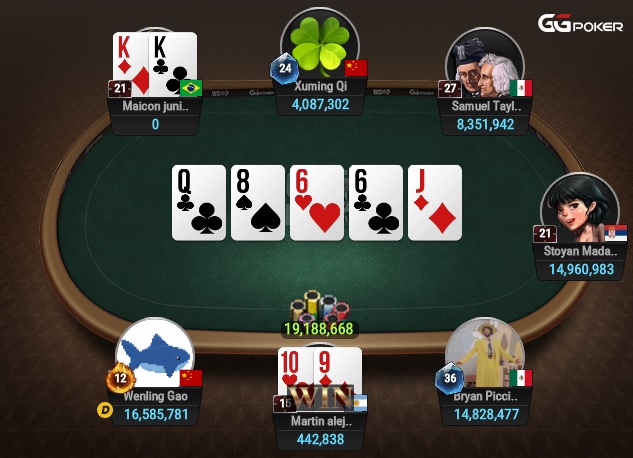
Task: Click the GGPoker logo
Action: click(x=580, y=24)
